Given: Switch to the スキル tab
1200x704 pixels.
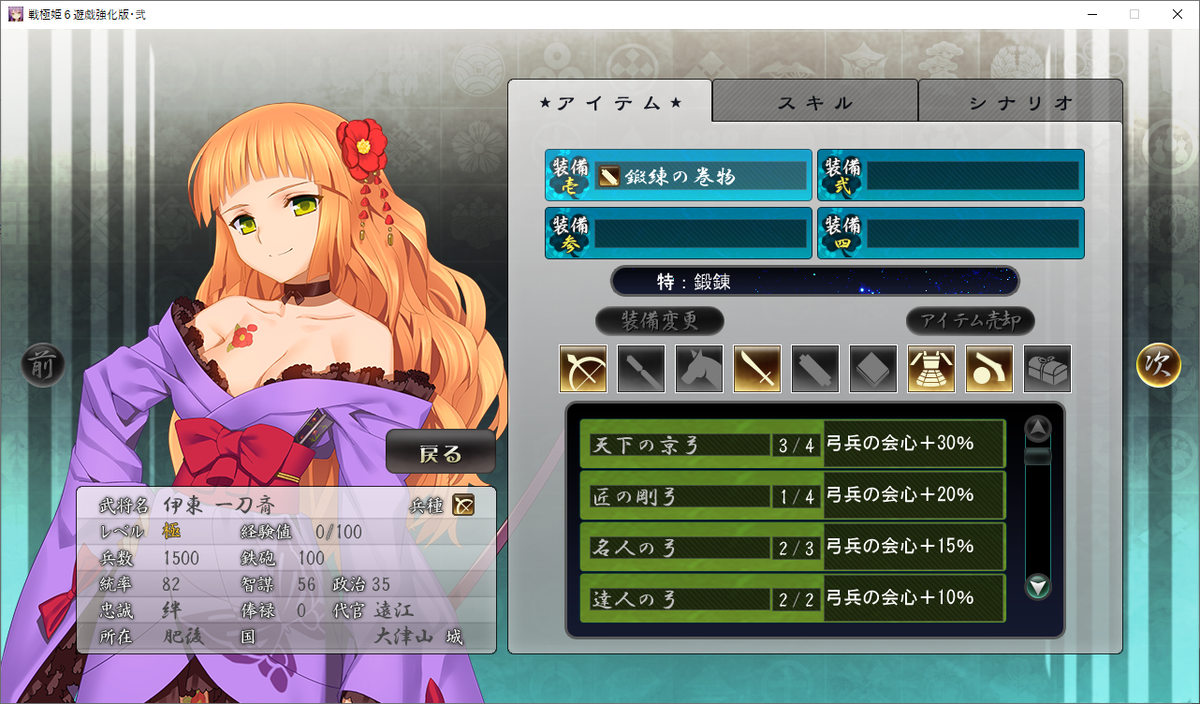Looking at the screenshot, I should click(x=815, y=102).
